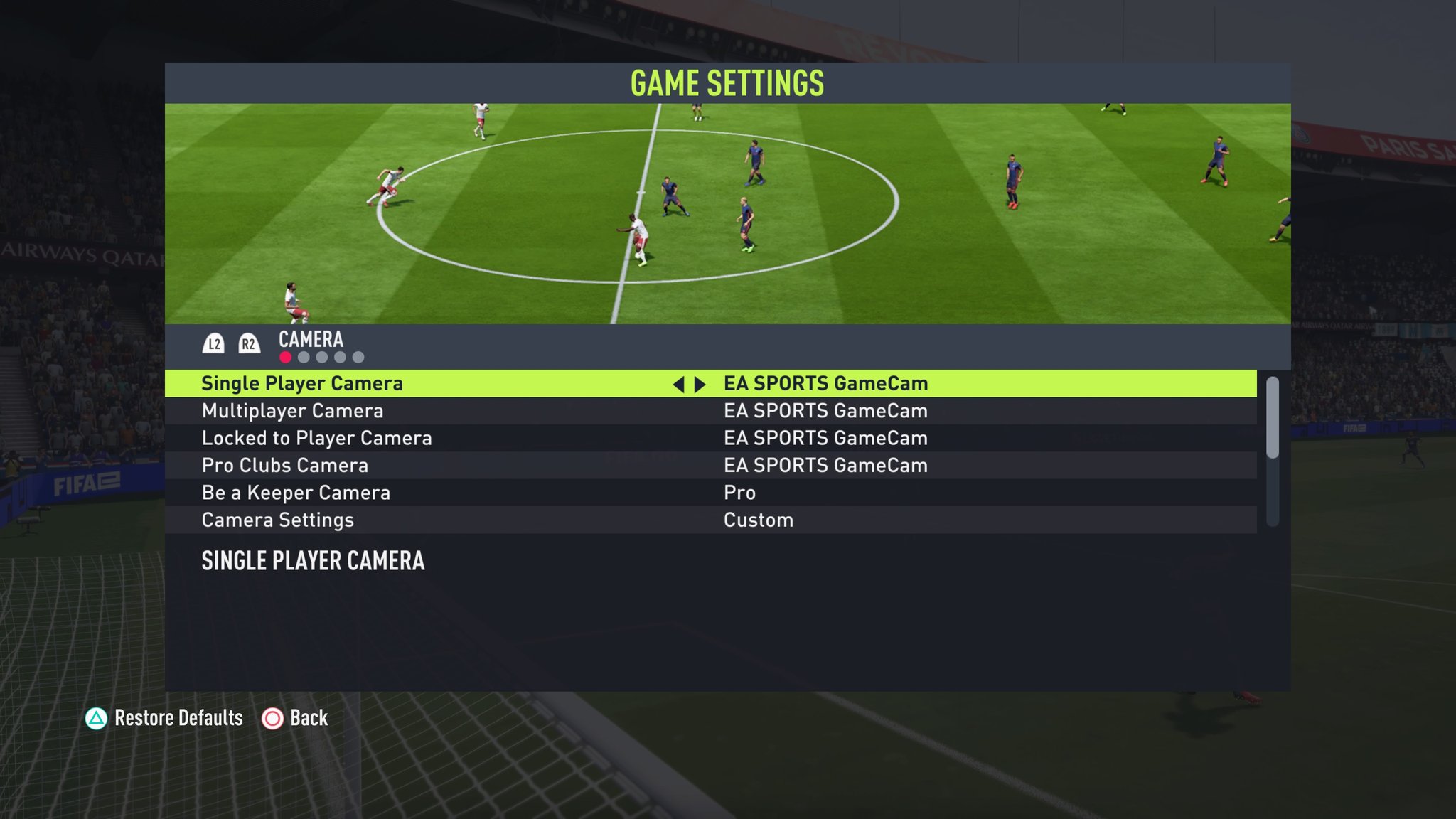Select the Multiplayer Camera row
Screen dimensions: 1456x819
tap(293, 411)
